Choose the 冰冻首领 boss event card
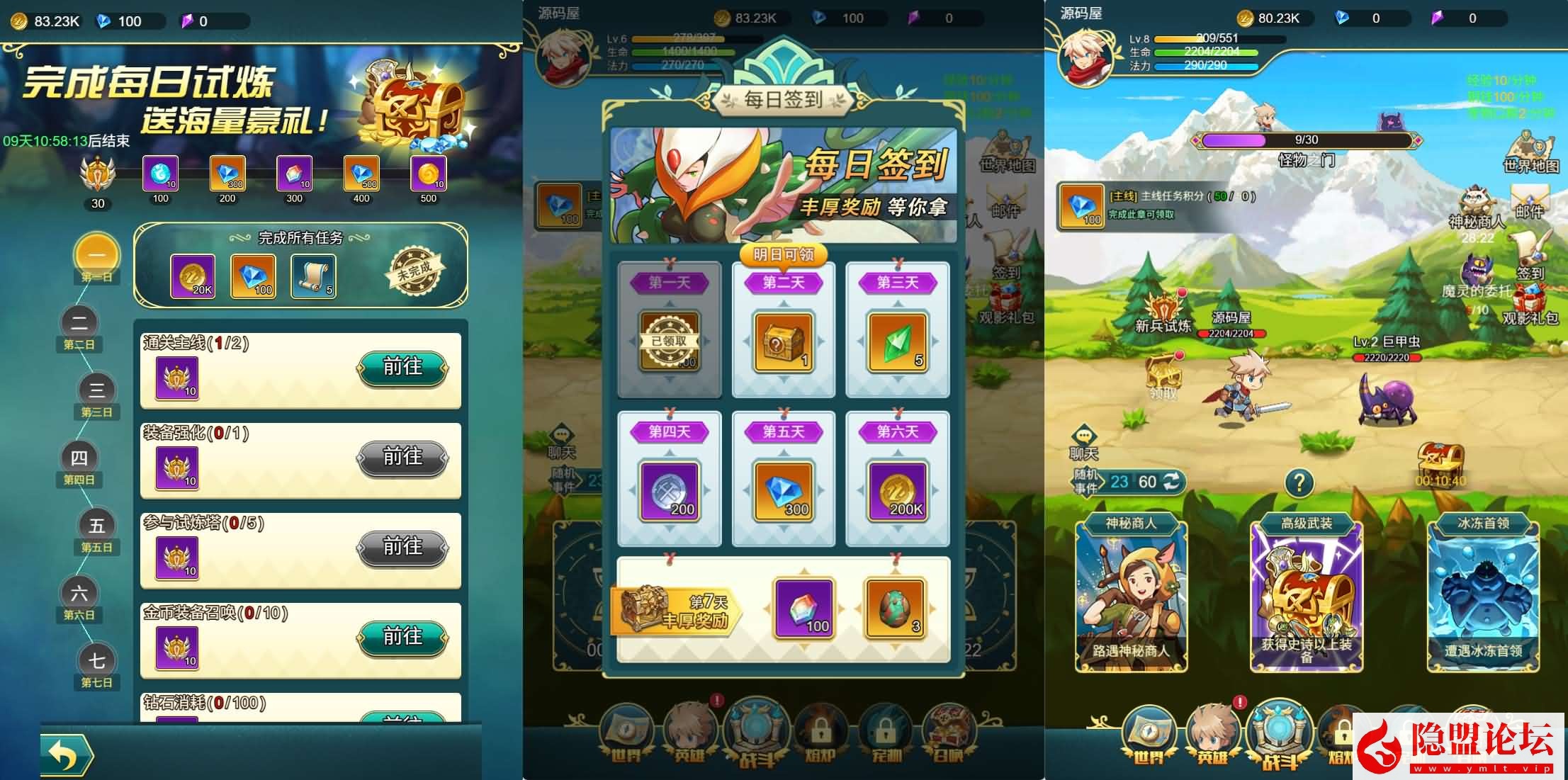1568x780 pixels. click(1482, 596)
